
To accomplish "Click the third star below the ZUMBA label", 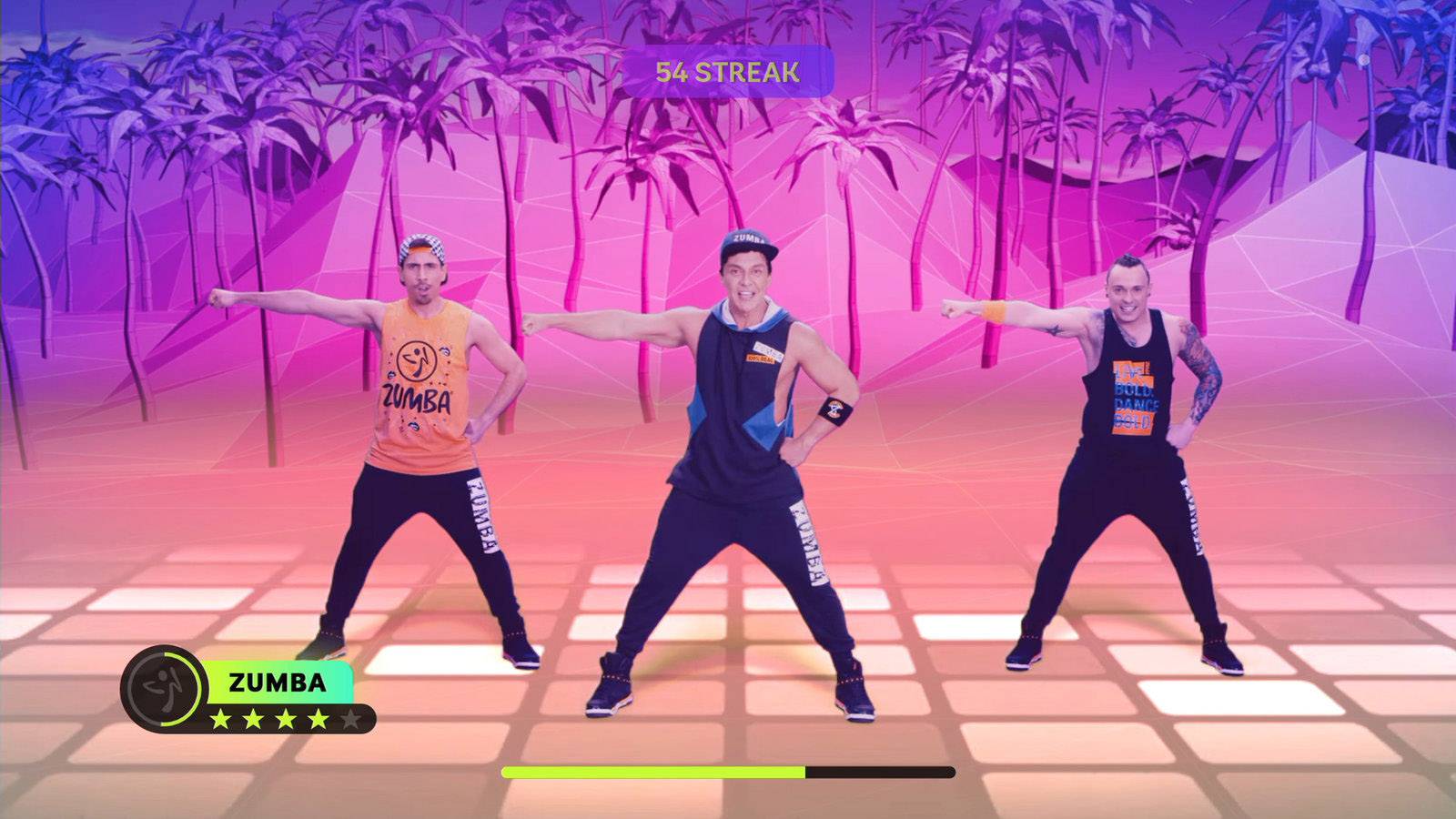I will click(x=285, y=718).
